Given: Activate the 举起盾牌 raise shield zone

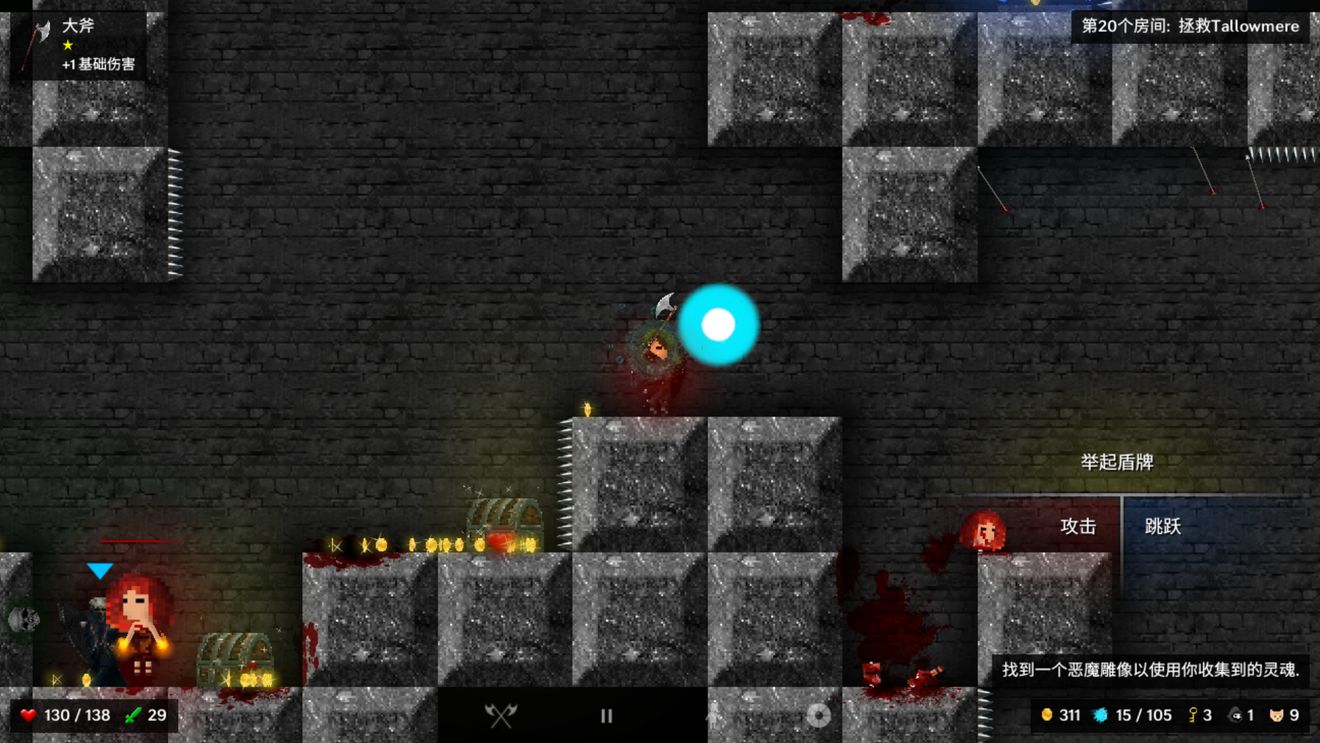Looking at the screenshot, I should point(1117,462).
